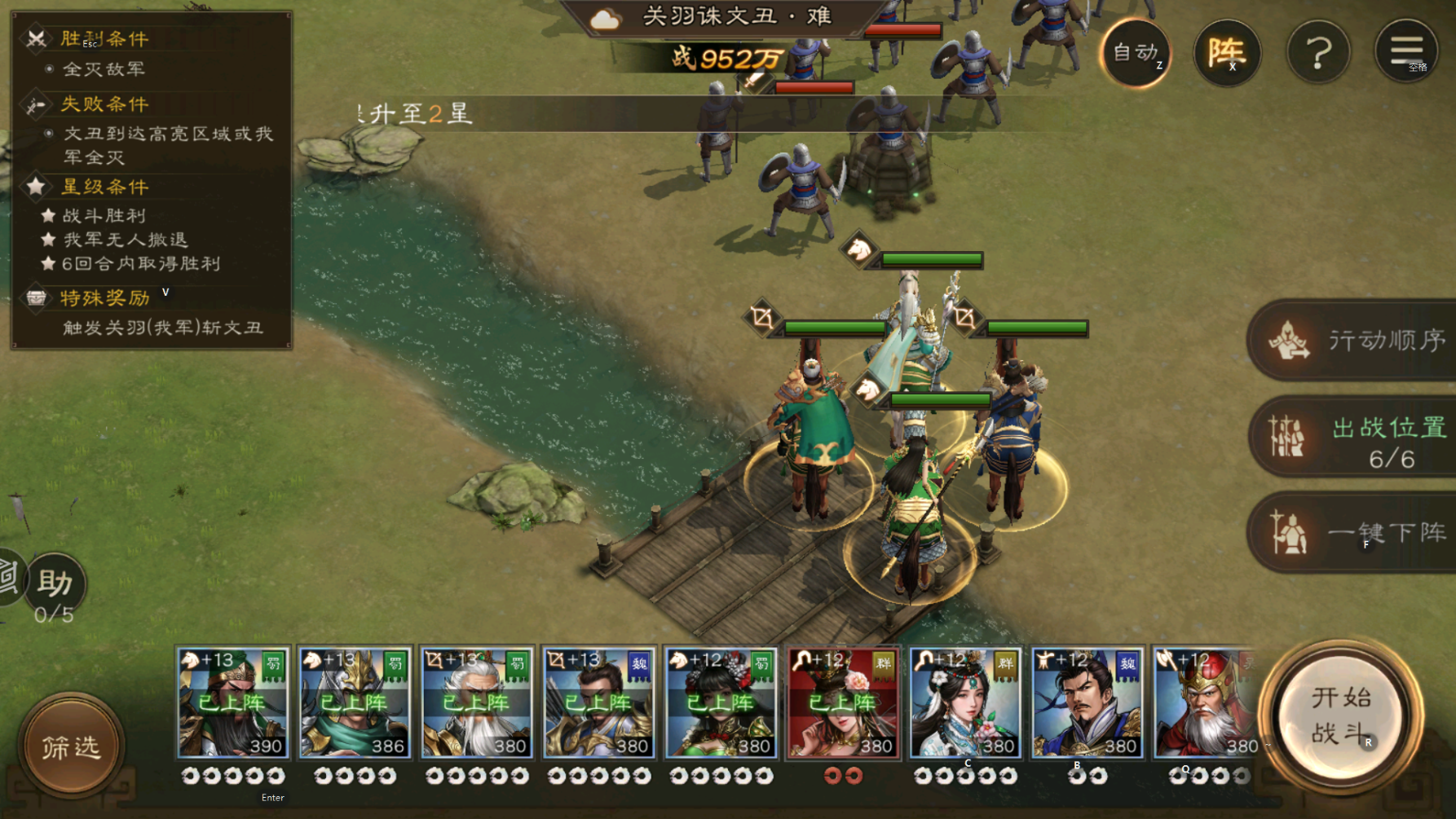Choose the blue-armored Wei lord card

pos(1087,702)
